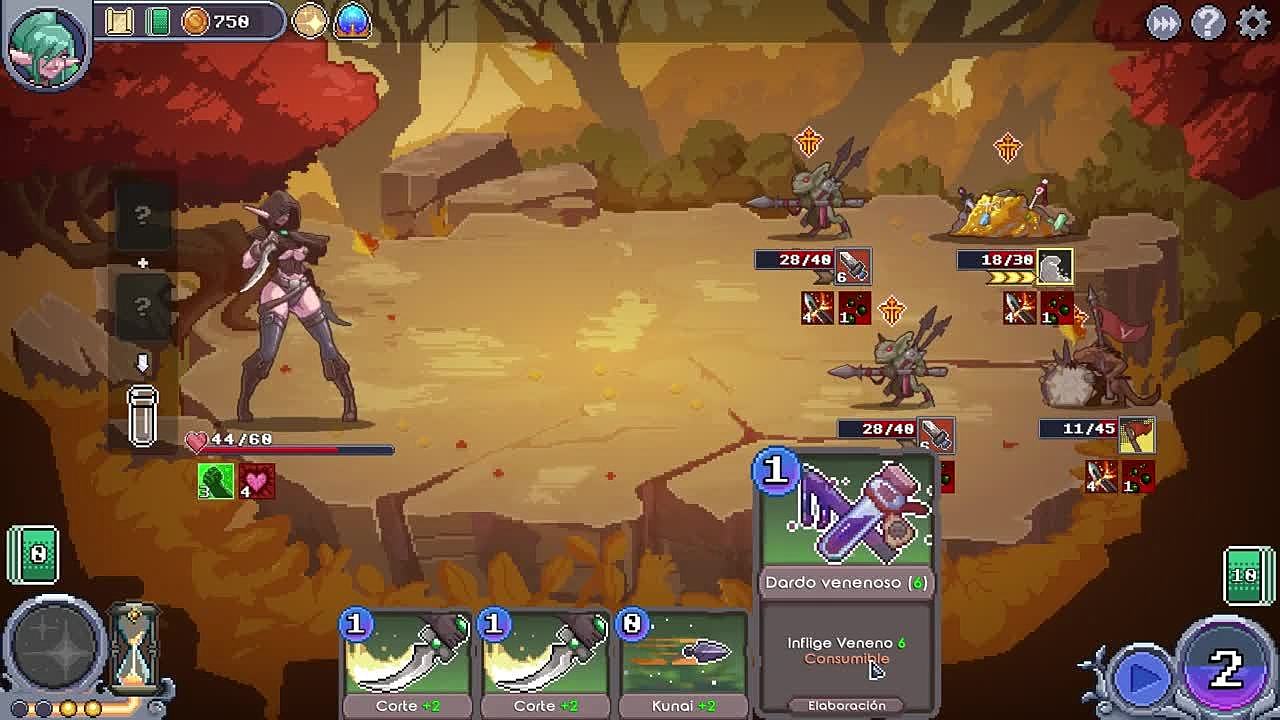Open the settings gear menu
This screenshot has height=720, width=1280.
(1252, 22)
